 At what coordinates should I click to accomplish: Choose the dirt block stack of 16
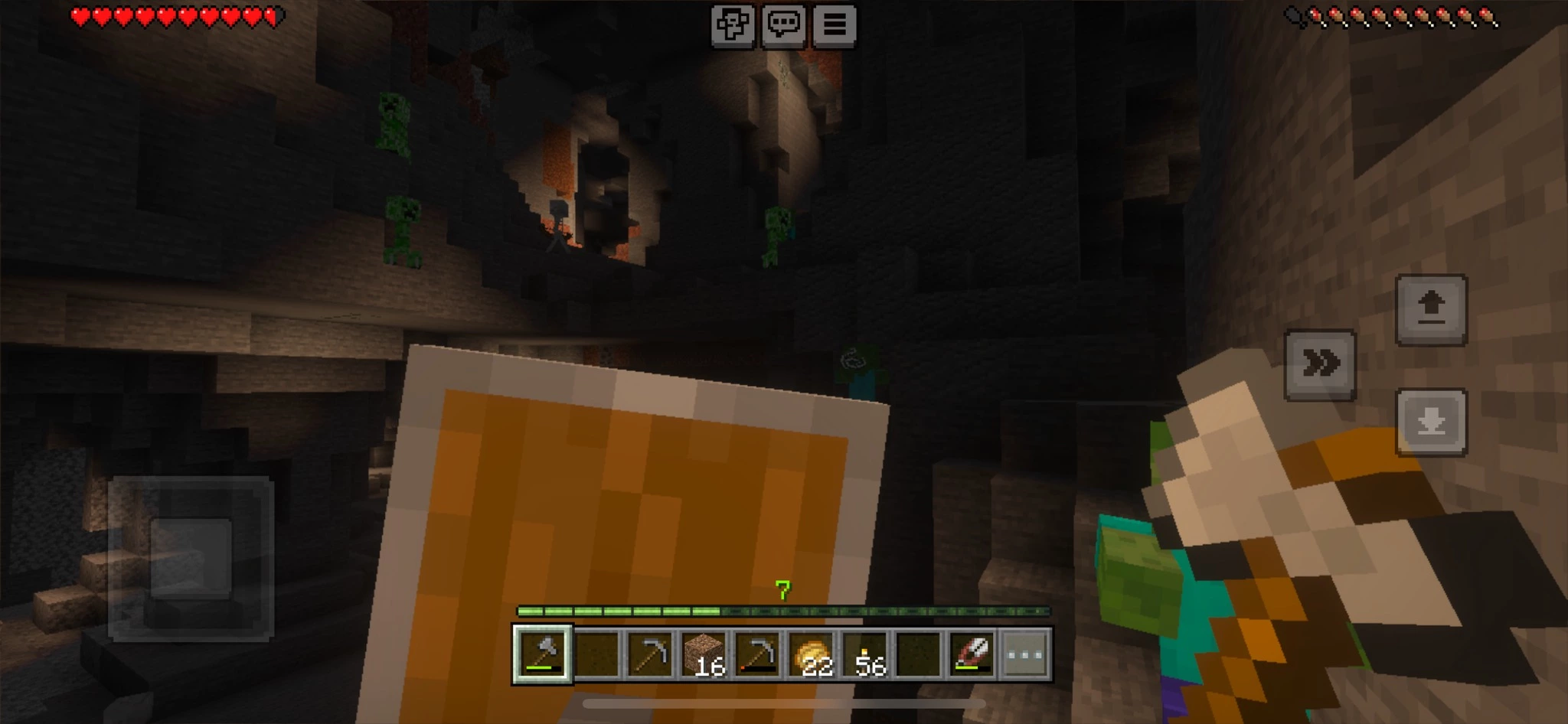(704, 654)
